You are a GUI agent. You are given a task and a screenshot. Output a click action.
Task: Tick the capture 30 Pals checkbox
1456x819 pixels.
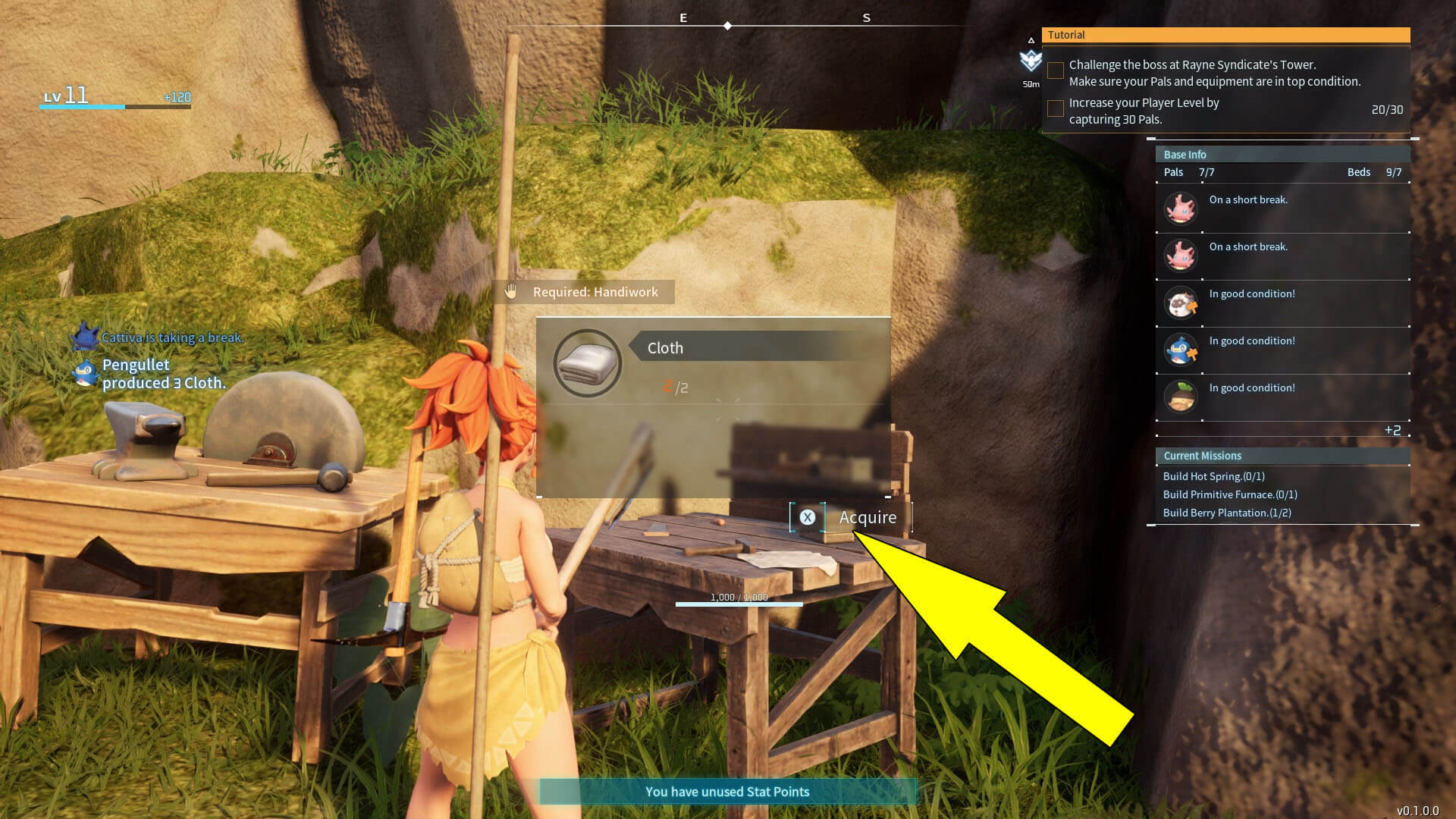(x=1055, y=109)
